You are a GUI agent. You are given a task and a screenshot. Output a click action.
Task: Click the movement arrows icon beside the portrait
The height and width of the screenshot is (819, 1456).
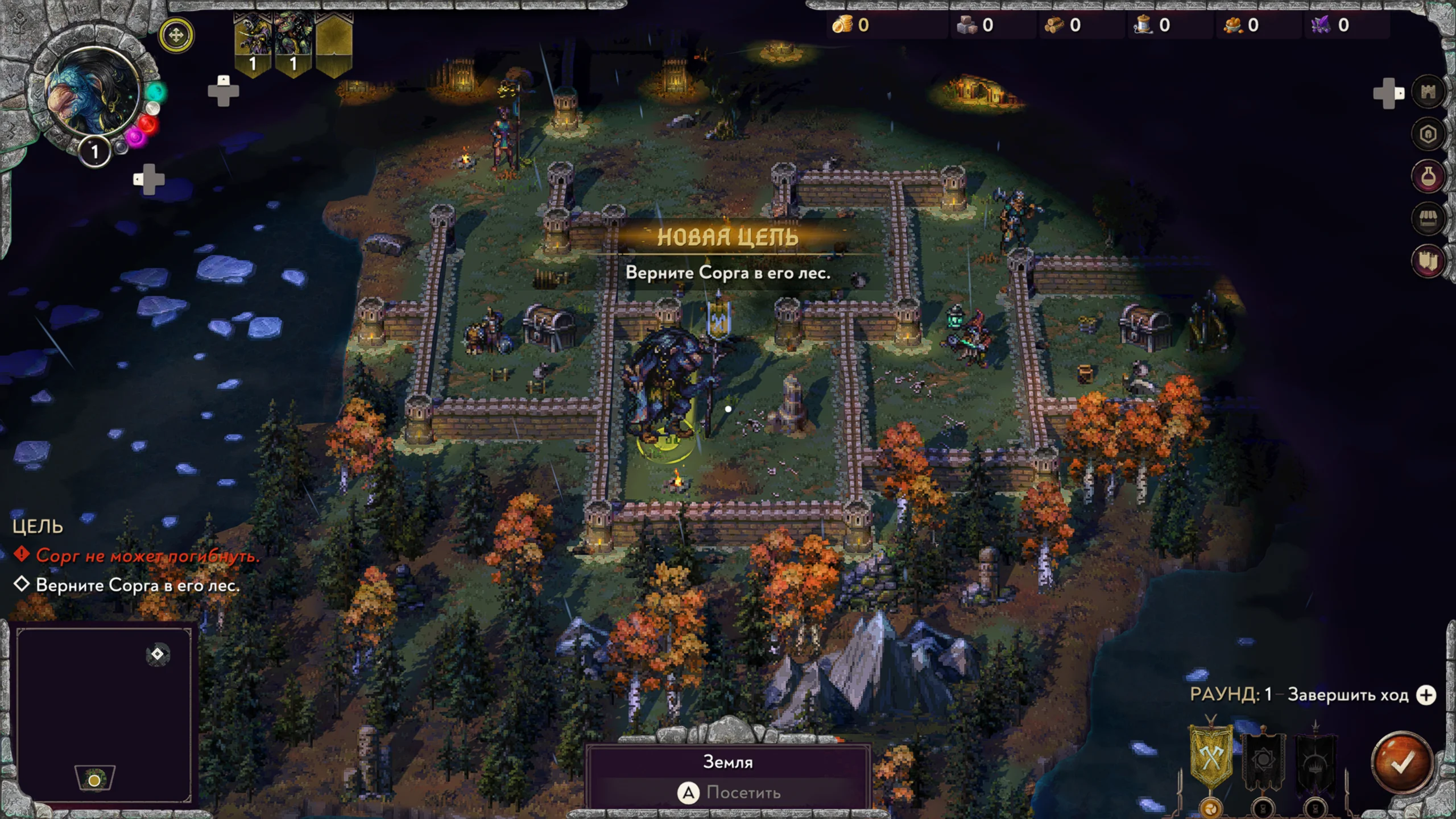click(x=176, y=35)
